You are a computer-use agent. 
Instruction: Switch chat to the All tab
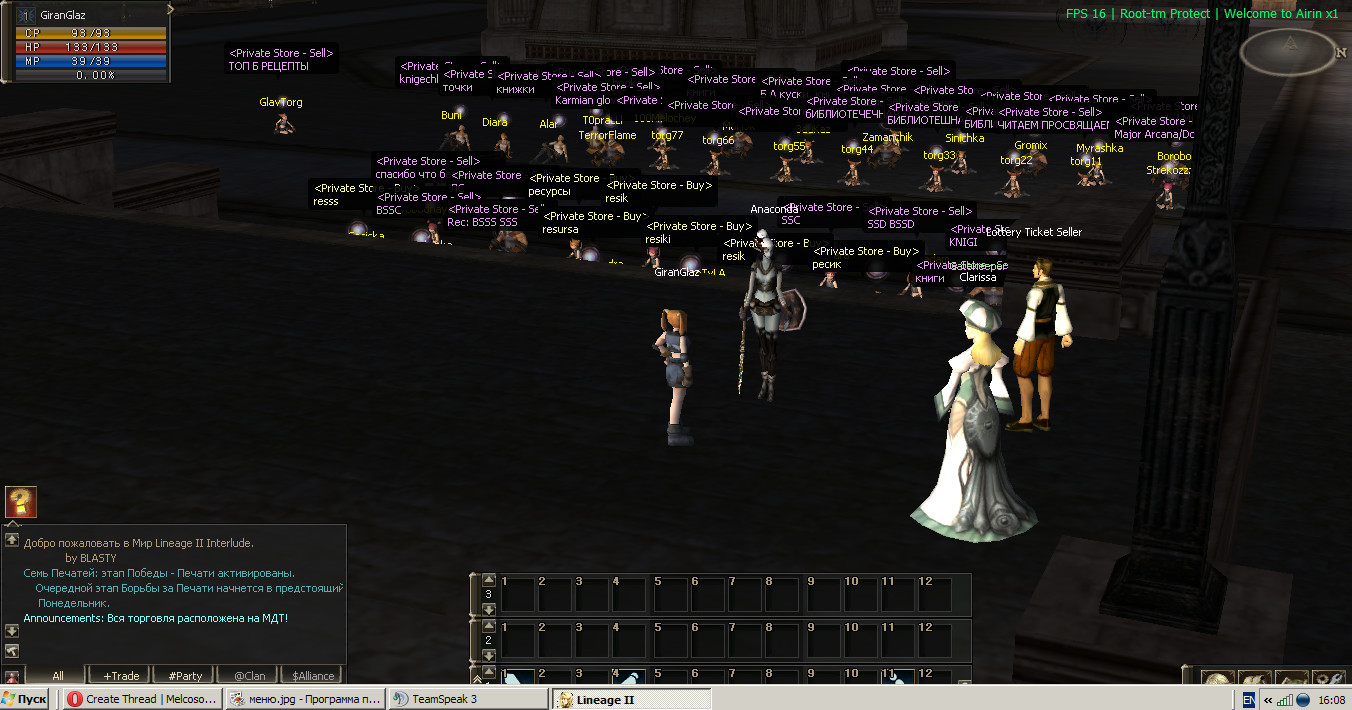57,676
